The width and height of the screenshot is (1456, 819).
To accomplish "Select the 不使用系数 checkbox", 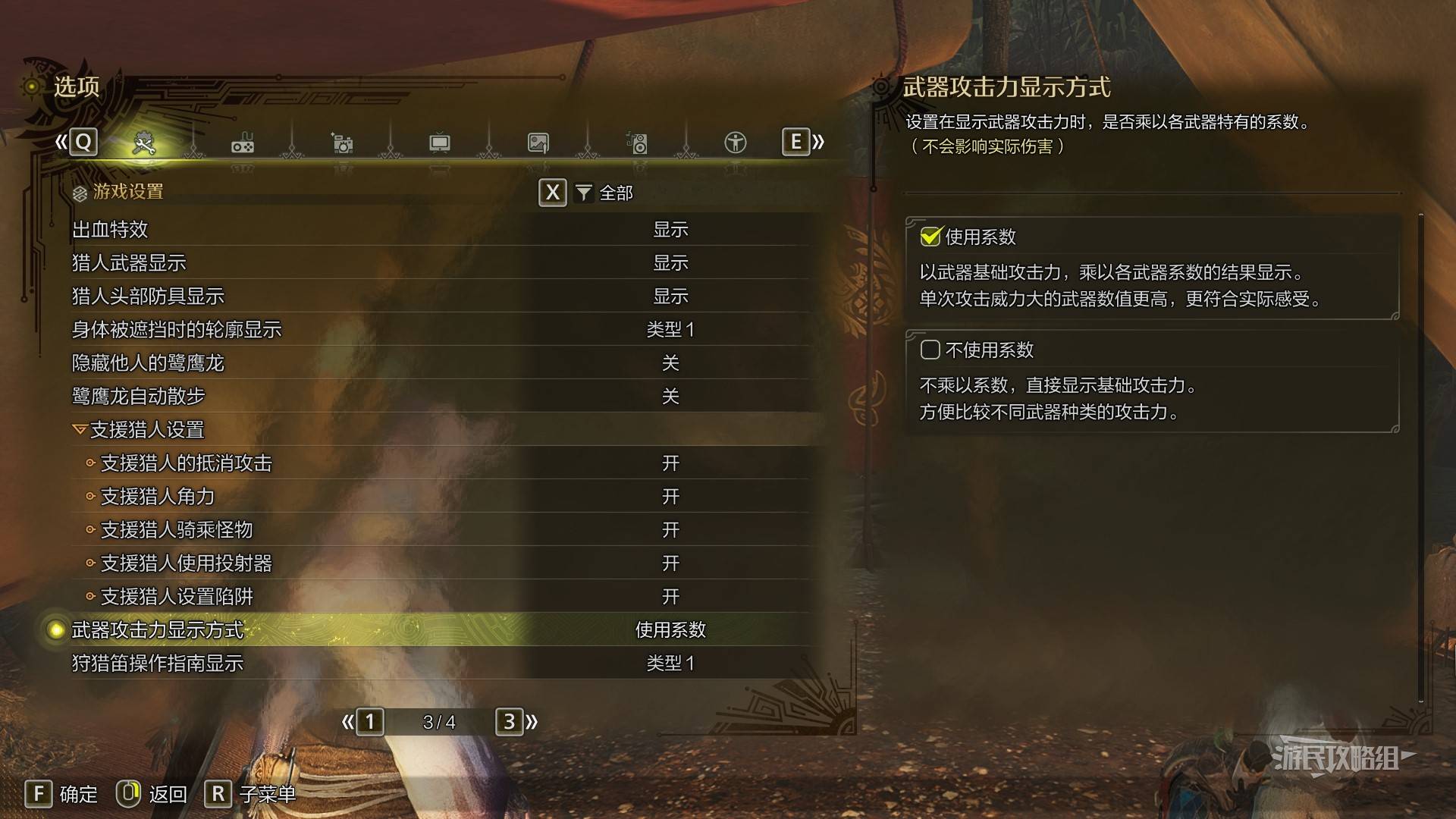I will coord(930,350).
